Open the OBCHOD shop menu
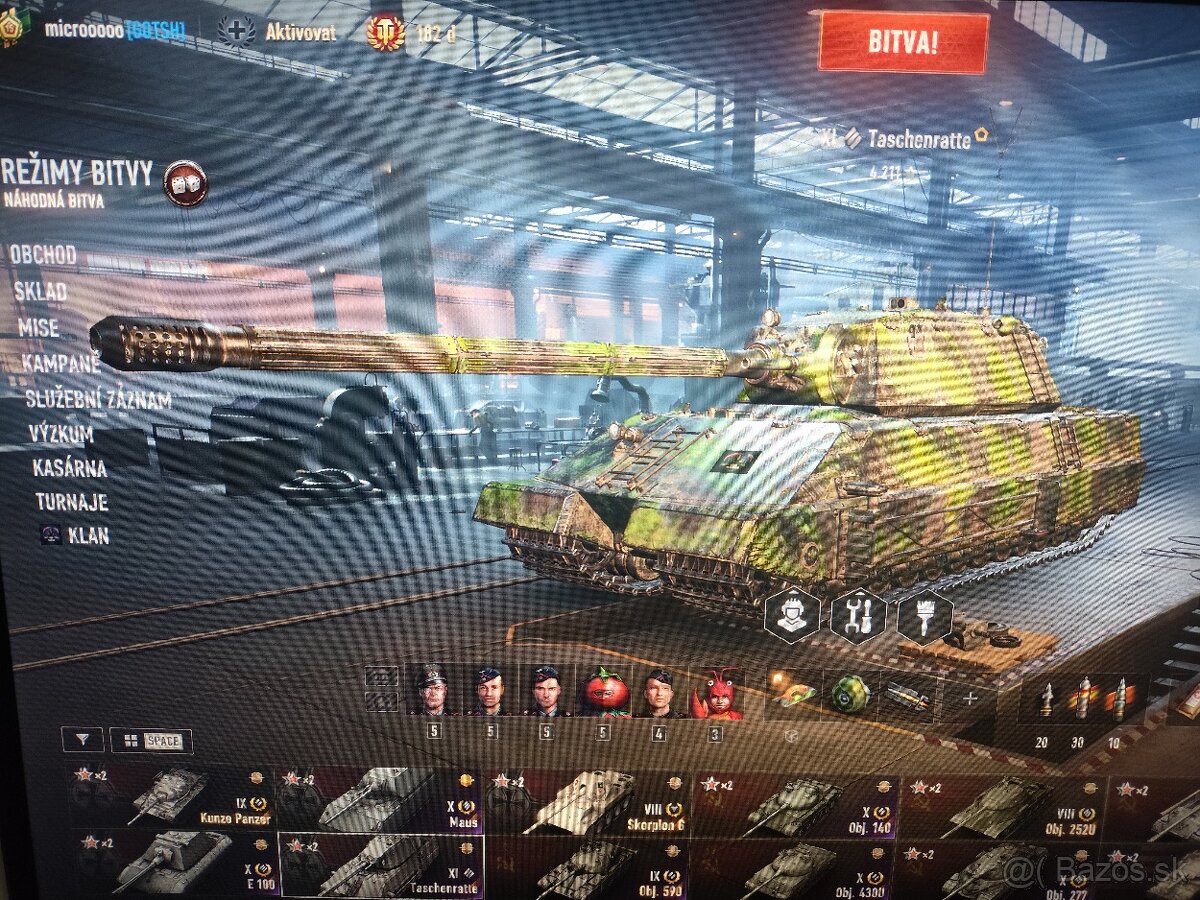Viewport: 1200px width, 900px height. 43,255
